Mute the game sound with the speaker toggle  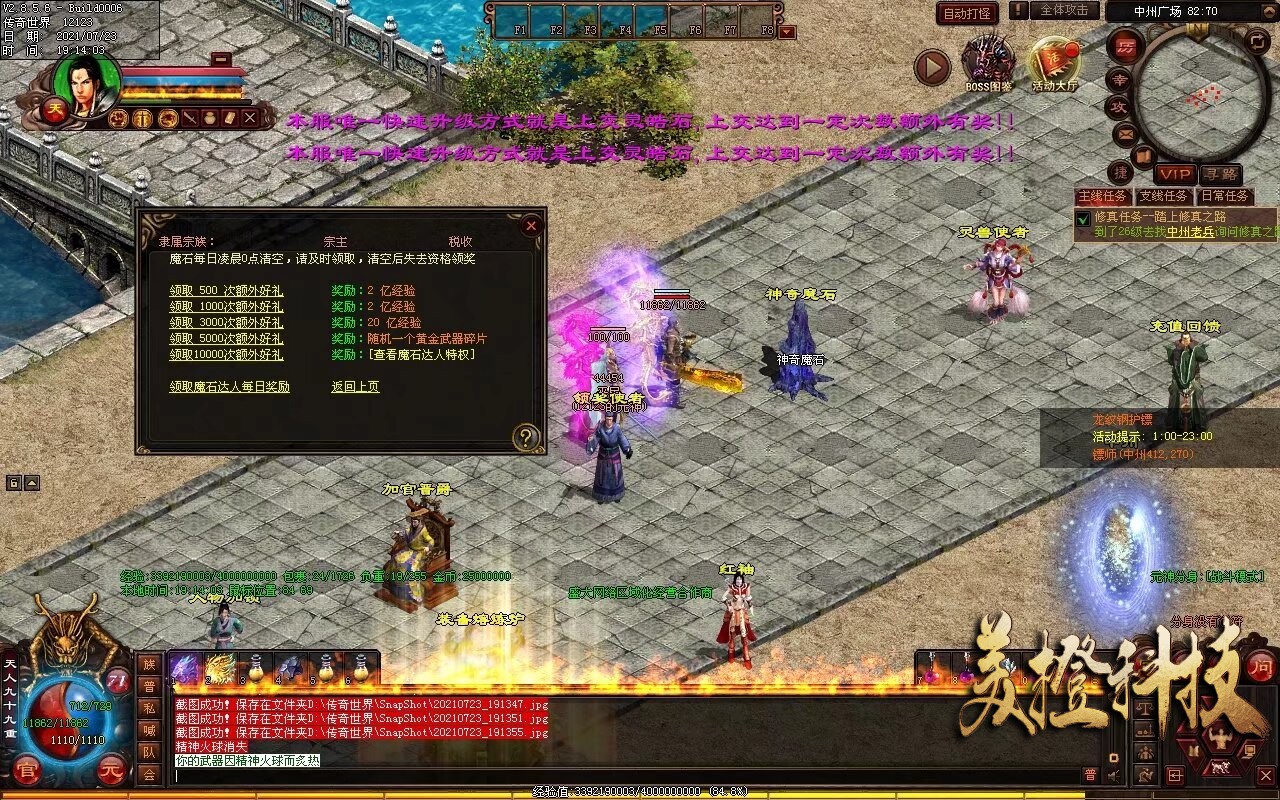[1113, 775]
